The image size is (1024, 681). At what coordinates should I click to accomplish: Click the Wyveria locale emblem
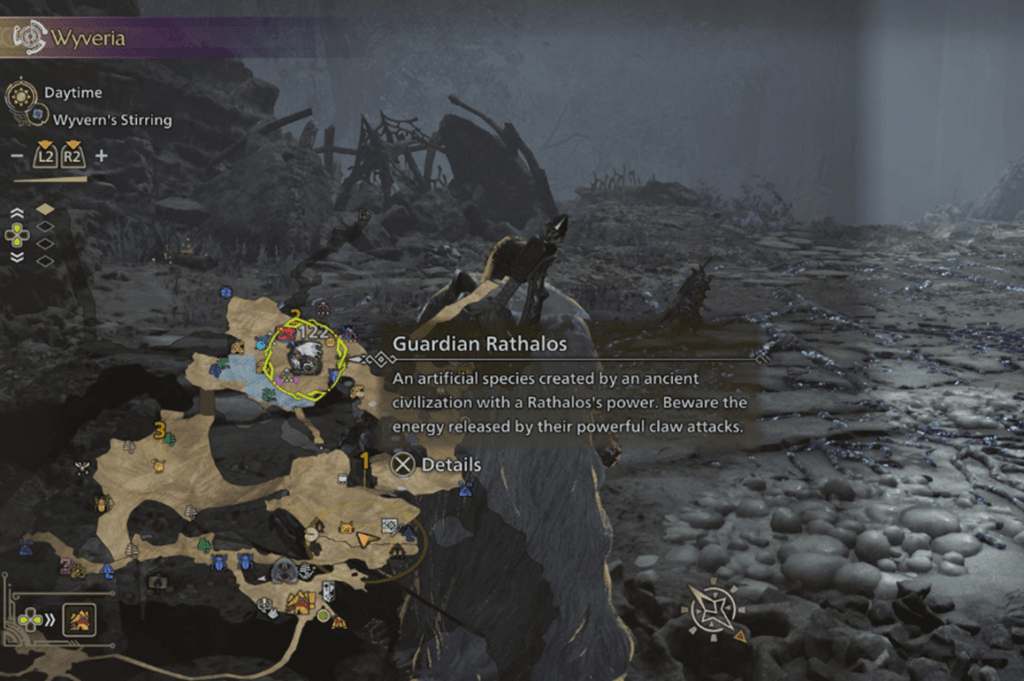coord(30,38)
